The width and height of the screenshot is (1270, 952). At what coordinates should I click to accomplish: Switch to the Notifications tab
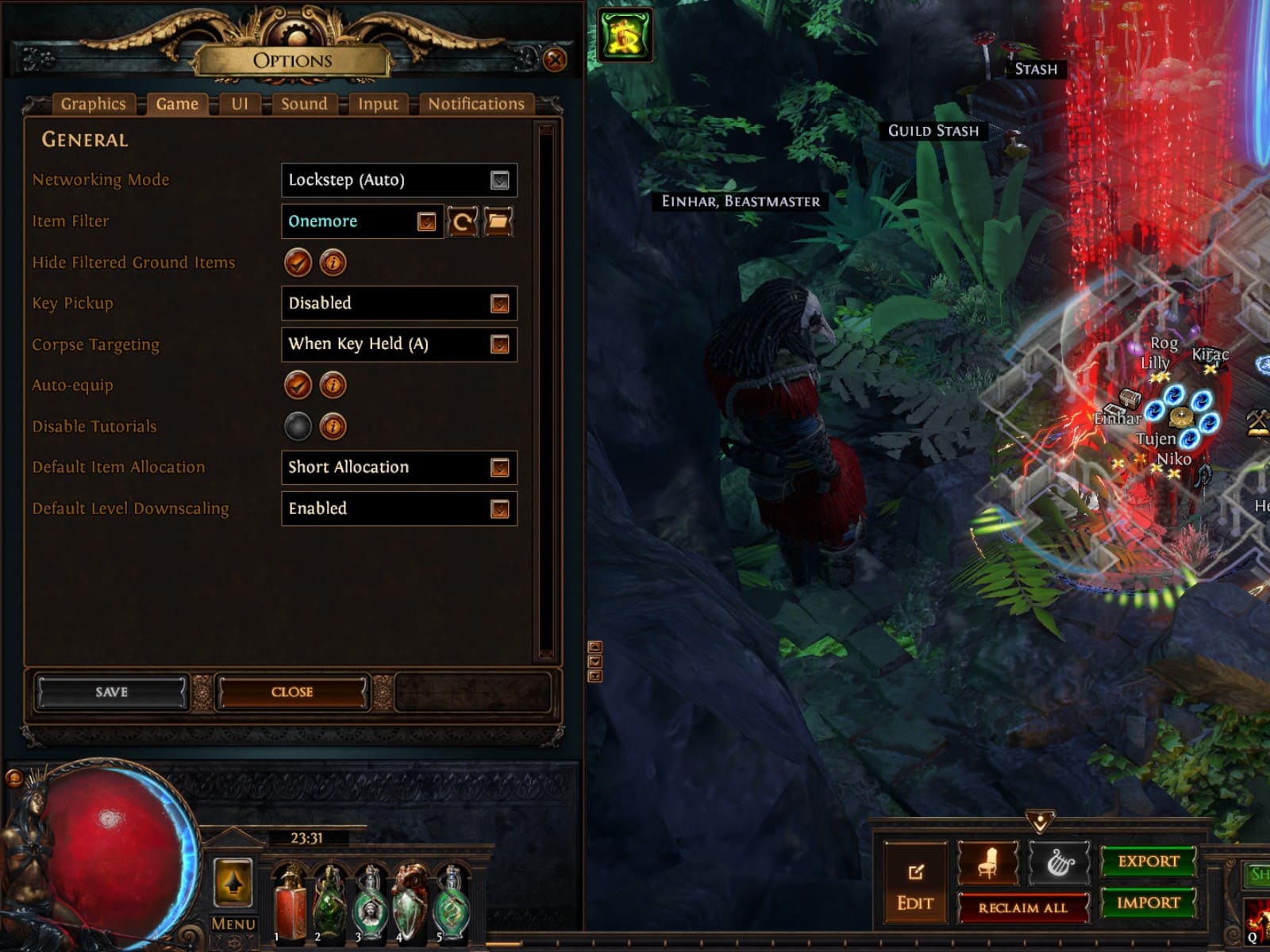click(476, 104)
